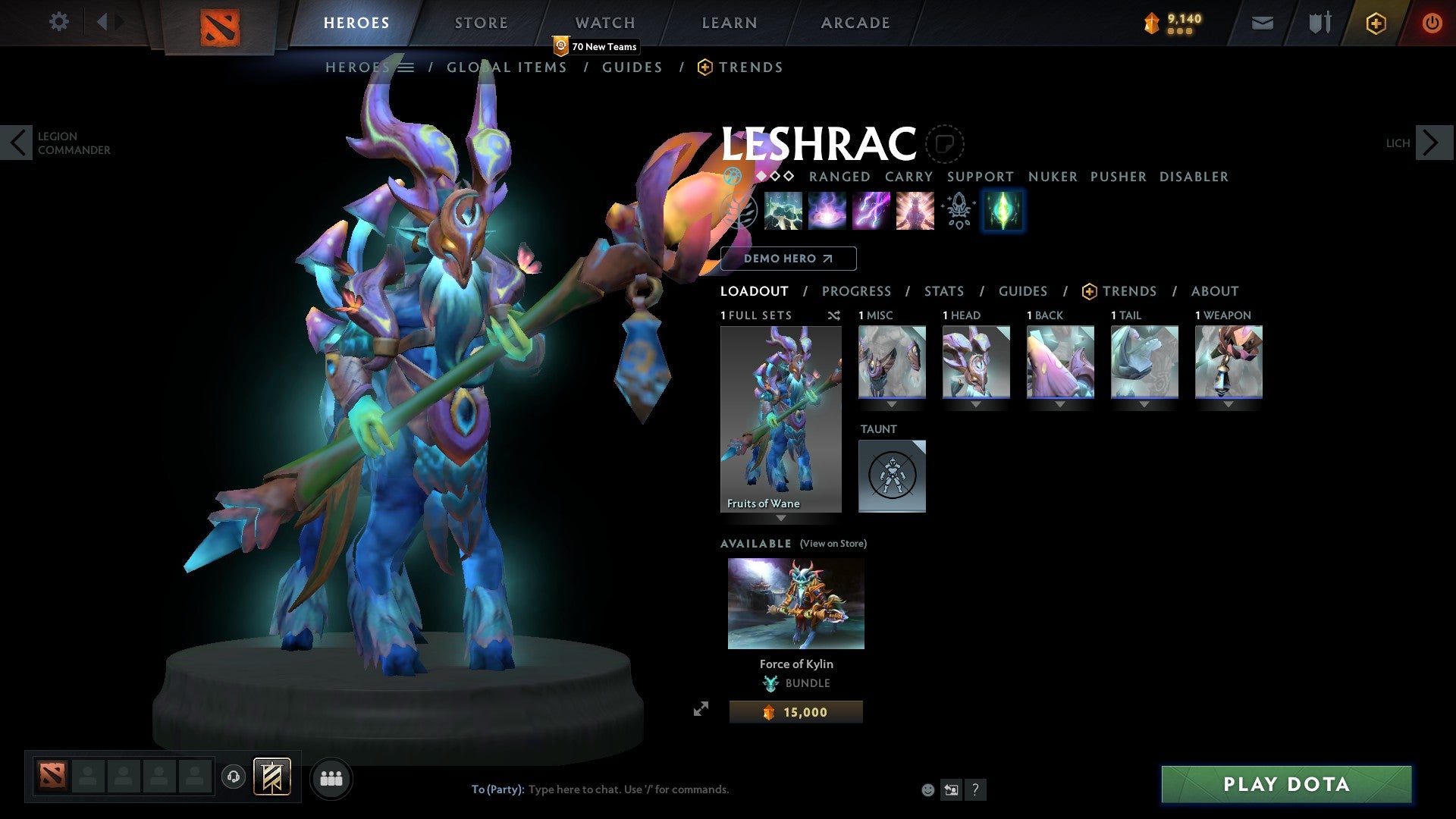
Task: Open the armory shield and sword icon
Action: tap(1318, 23)
